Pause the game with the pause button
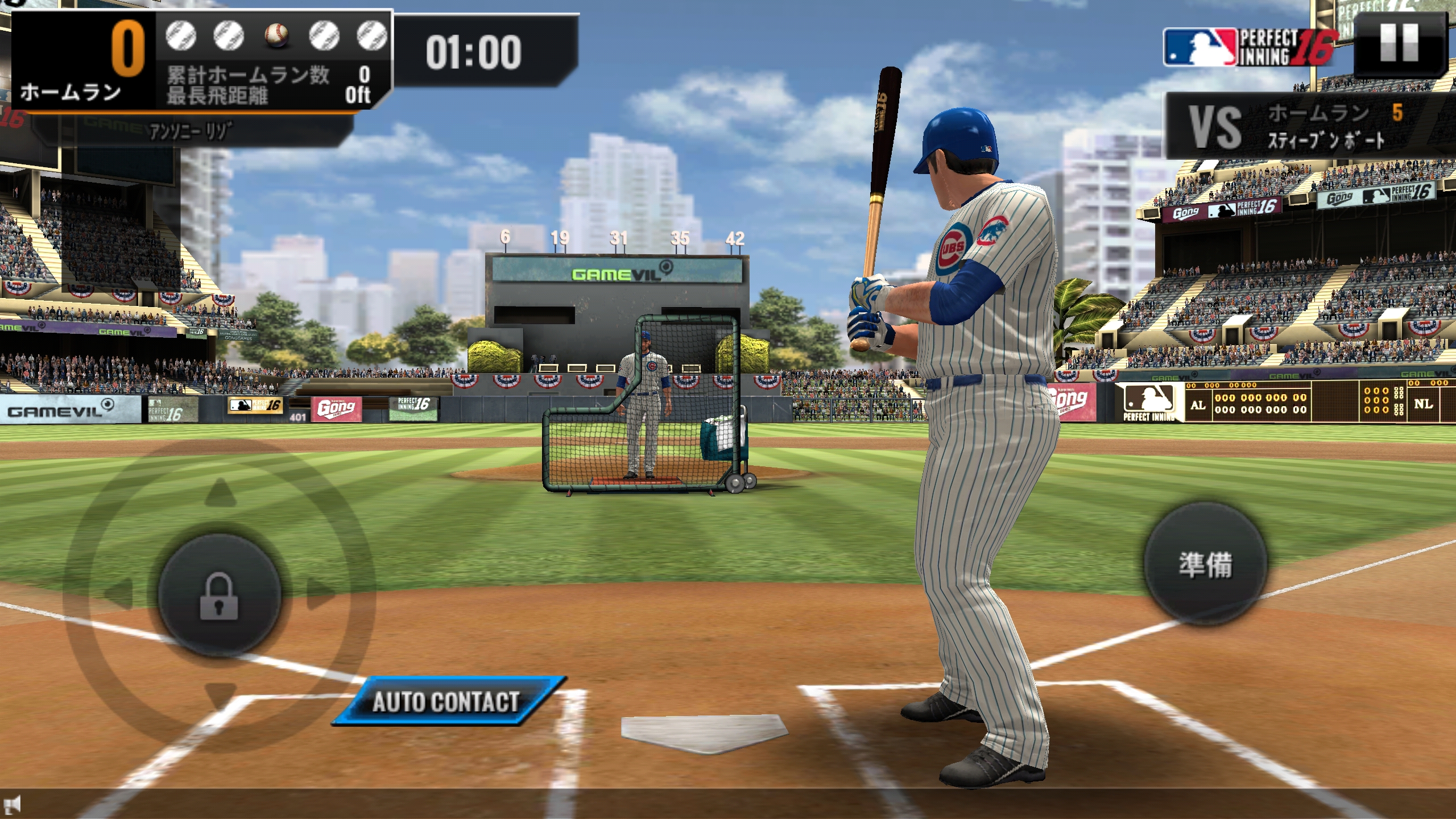 tap(1399, 44)
